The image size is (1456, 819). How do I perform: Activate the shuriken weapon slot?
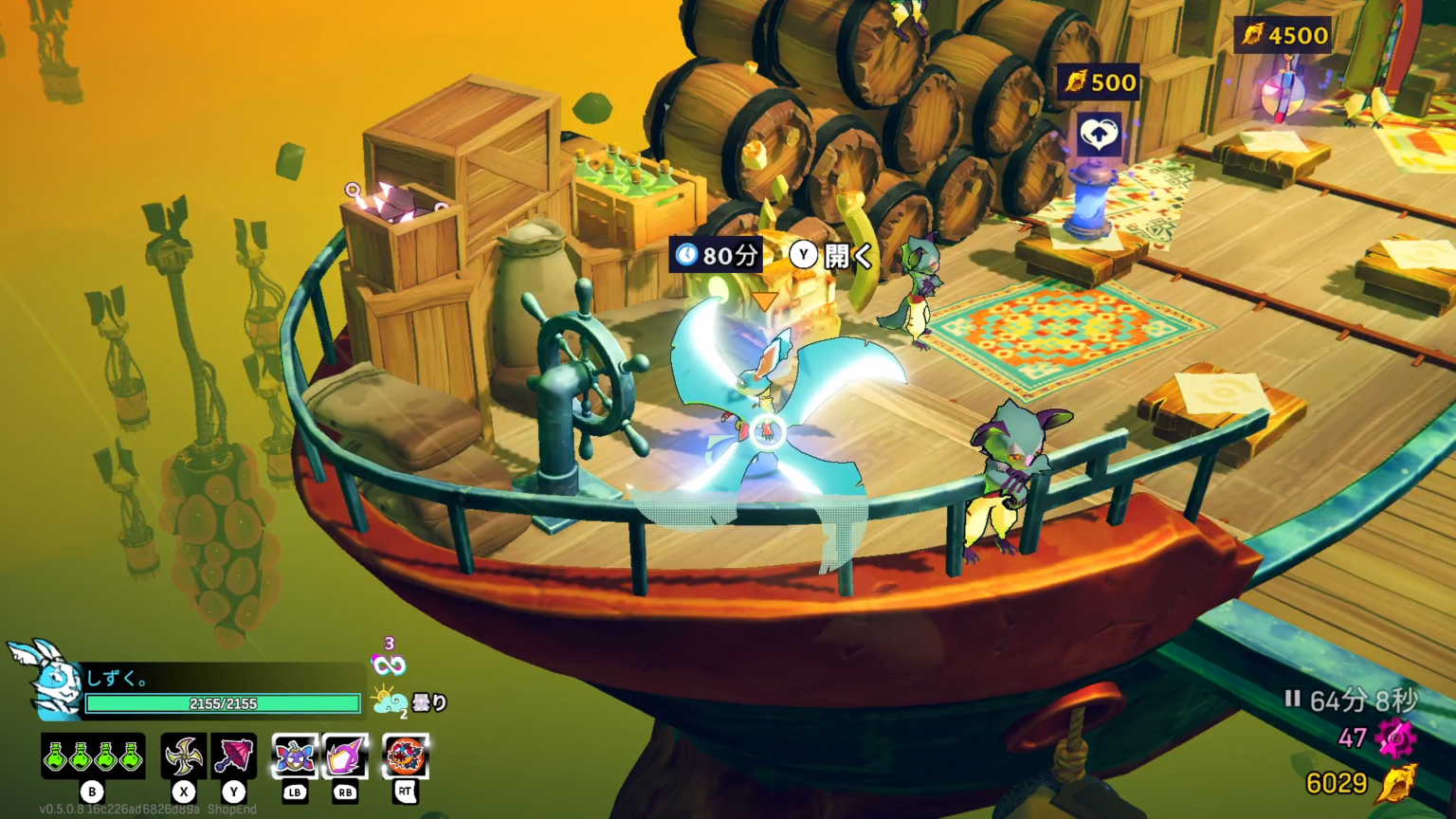(183, 756)
